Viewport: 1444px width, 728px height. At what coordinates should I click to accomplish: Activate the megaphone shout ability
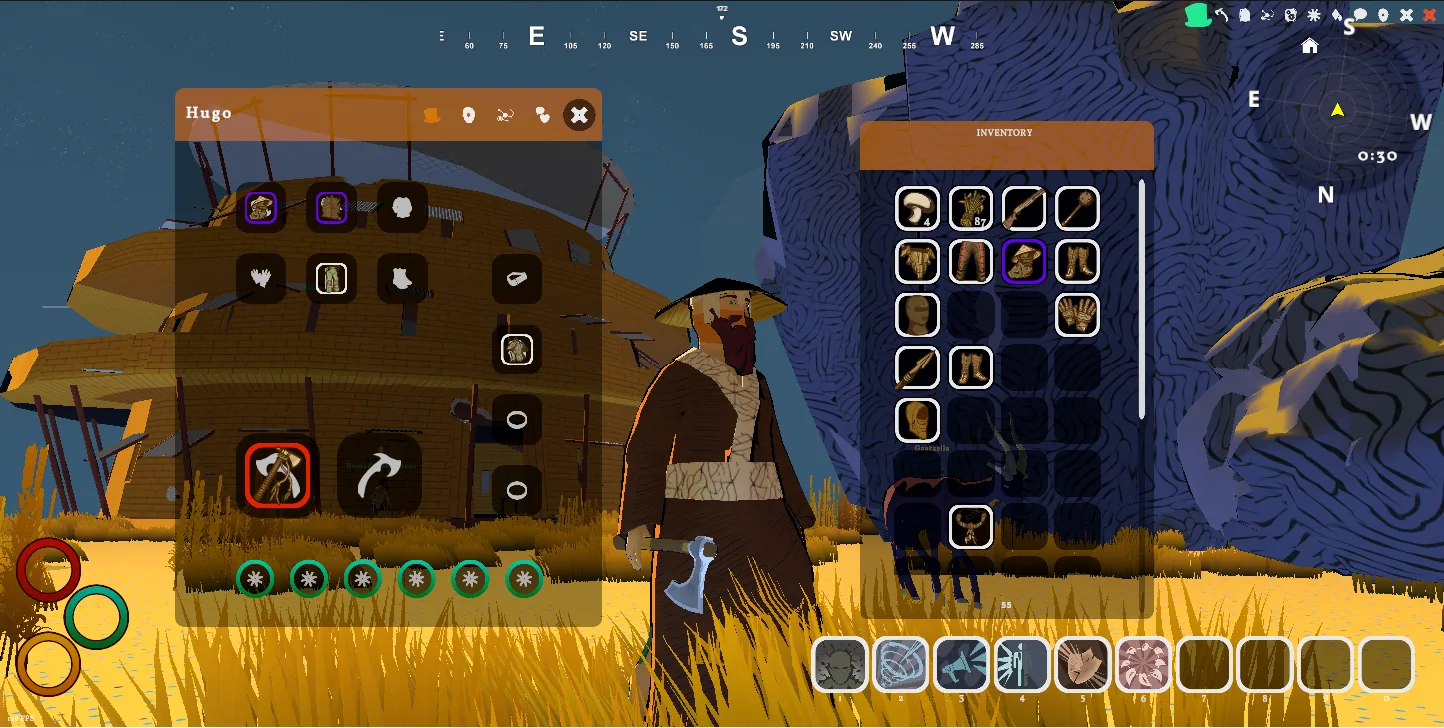point(961,665)
